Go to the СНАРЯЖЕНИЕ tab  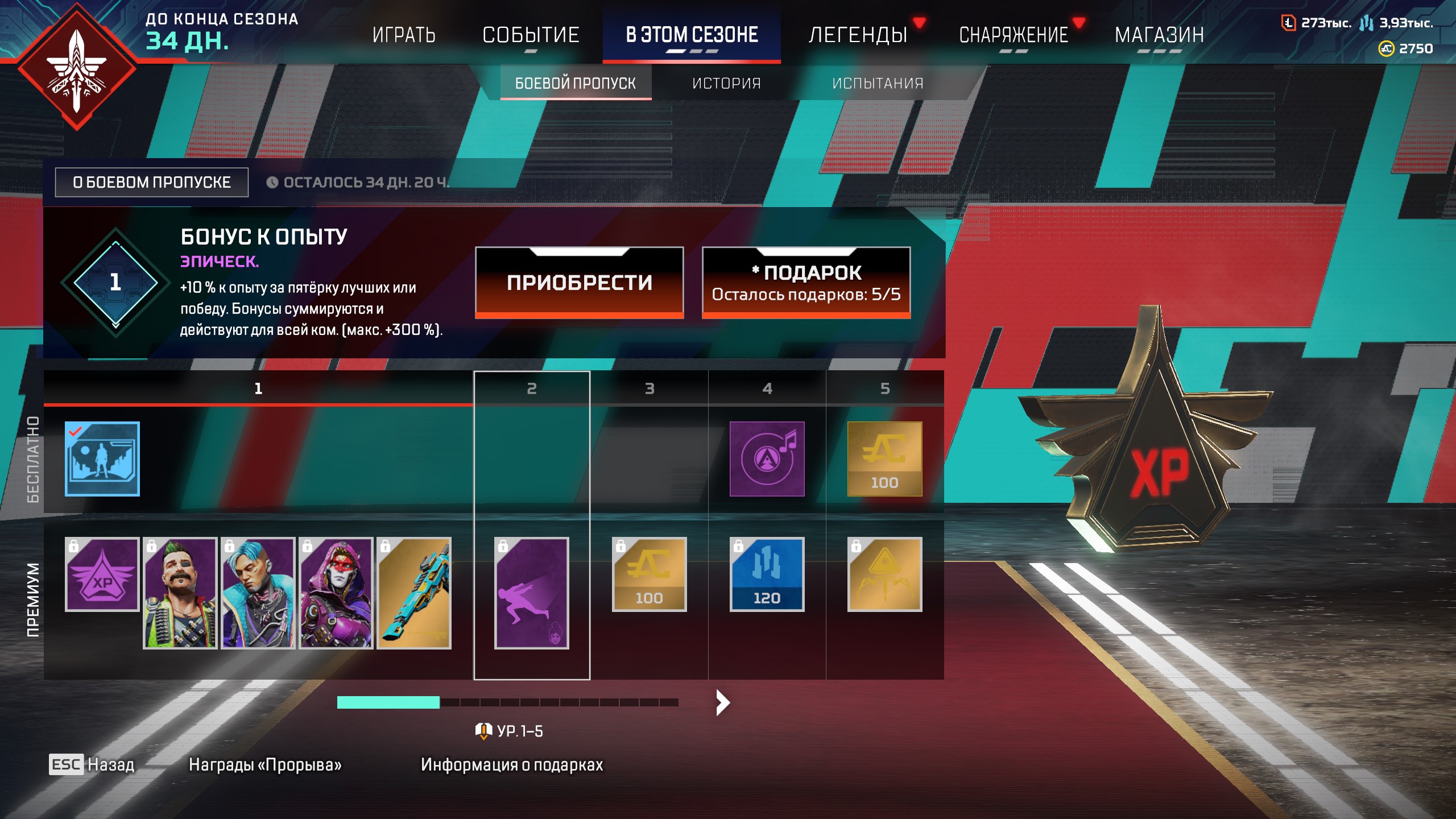(1014, 35)
